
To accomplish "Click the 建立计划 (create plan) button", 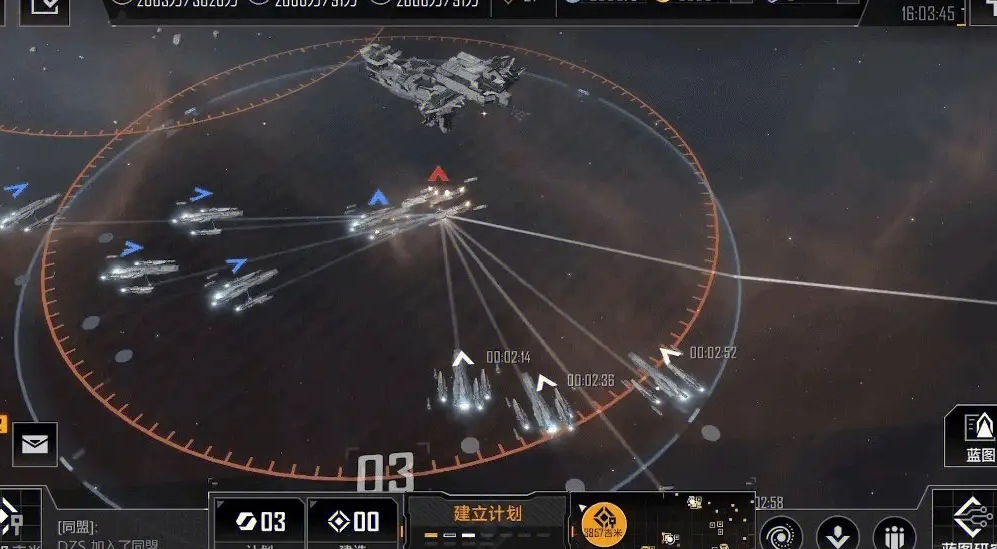I will (x=487, y=514).
